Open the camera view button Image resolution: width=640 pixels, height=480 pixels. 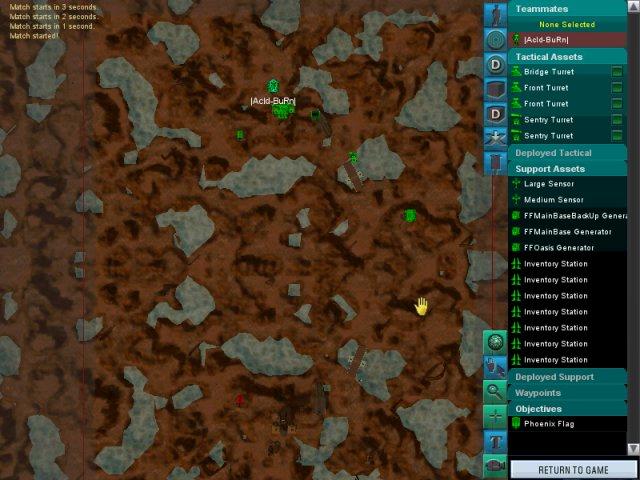496,465
